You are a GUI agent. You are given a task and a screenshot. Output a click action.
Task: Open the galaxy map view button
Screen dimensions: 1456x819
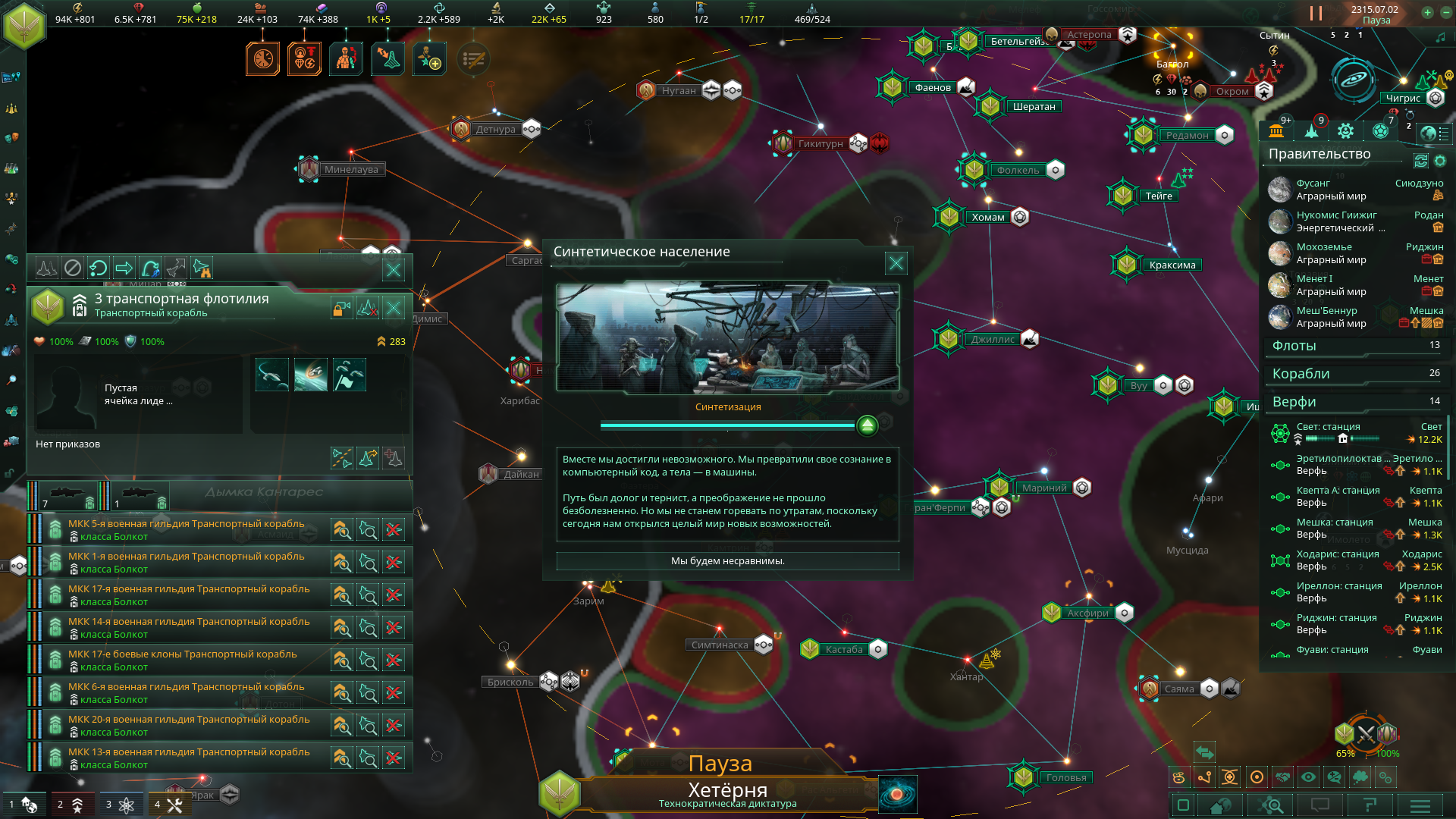[x=897, y=795]
